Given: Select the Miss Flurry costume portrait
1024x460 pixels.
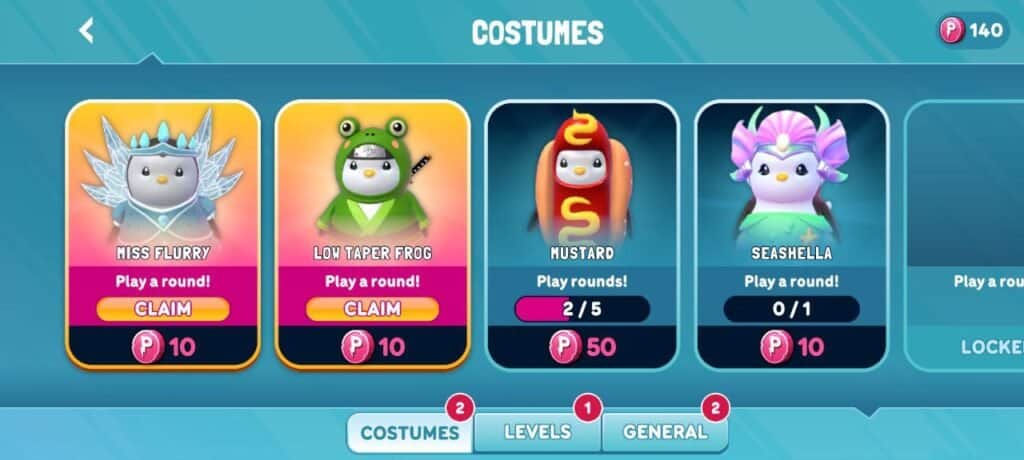Looking at the screenshot, I should pos(163,175).
